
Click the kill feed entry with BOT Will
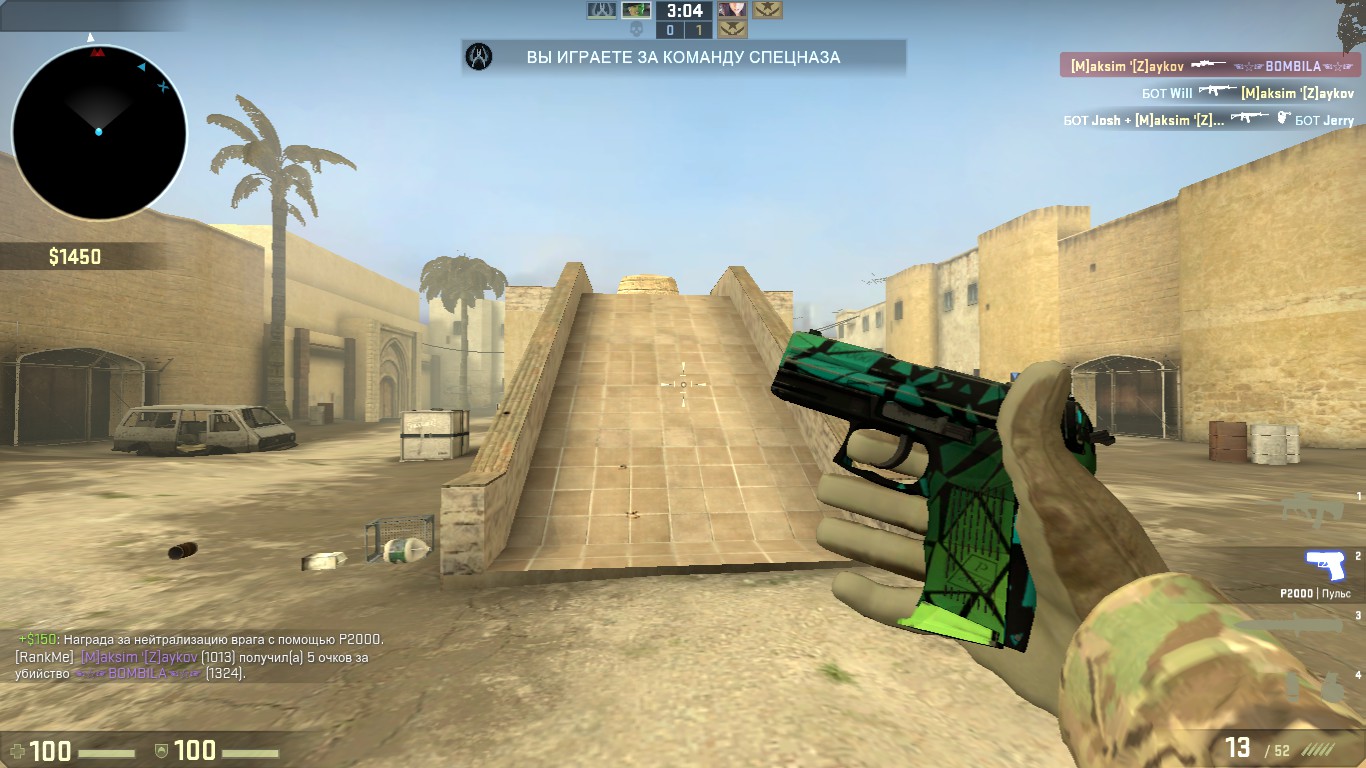[x=1247, y=93]
